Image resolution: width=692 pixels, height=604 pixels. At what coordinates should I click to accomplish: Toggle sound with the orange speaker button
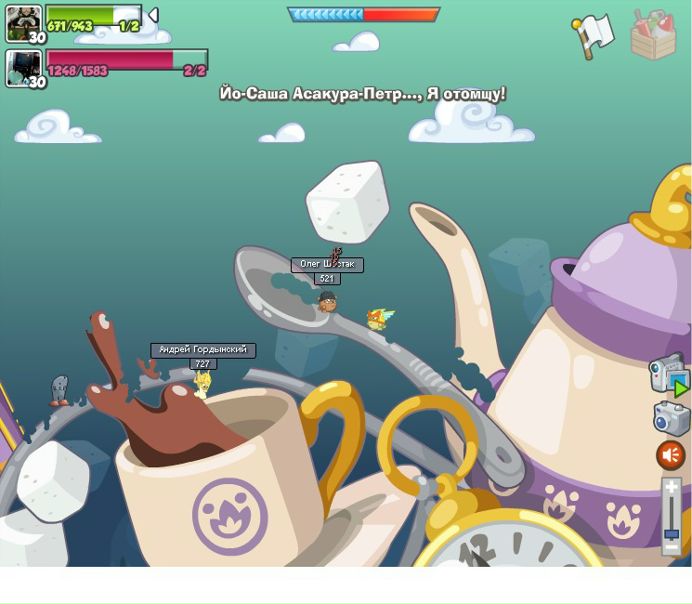pos(671,455)
